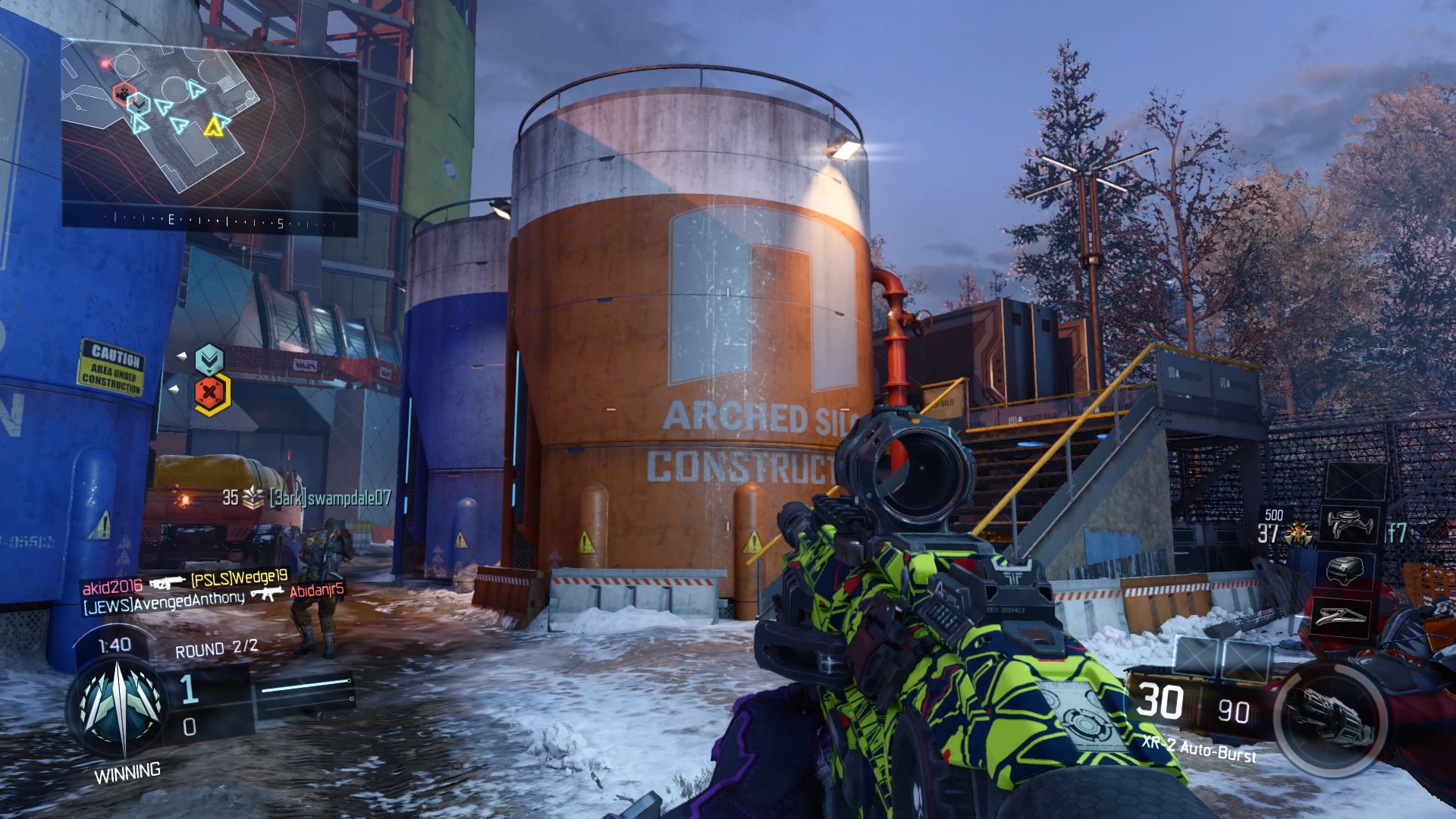Click the red enemy dot on the minimap
The width and height of the screenshot is (1456, 819).
click(x=104, y=64)
